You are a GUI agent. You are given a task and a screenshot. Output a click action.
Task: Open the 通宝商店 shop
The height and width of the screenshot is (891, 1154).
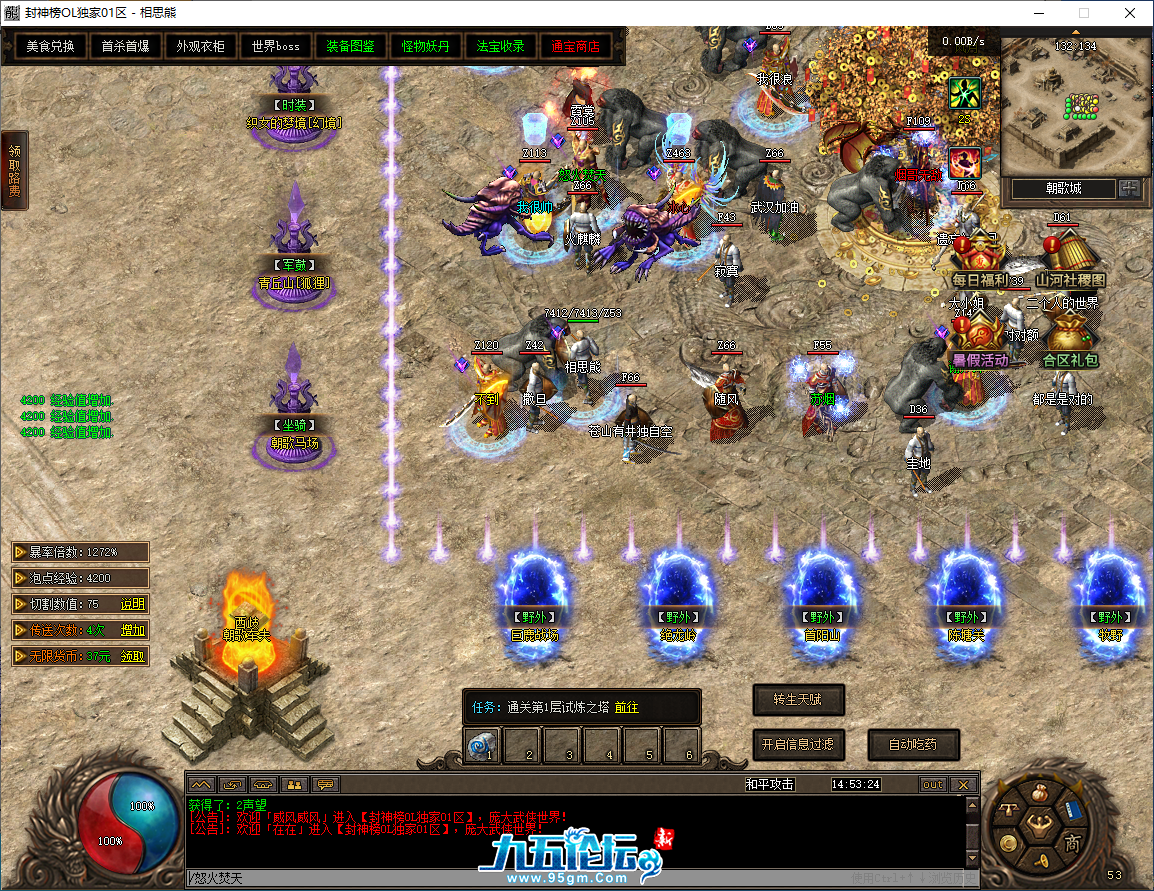tap(576, 46)
